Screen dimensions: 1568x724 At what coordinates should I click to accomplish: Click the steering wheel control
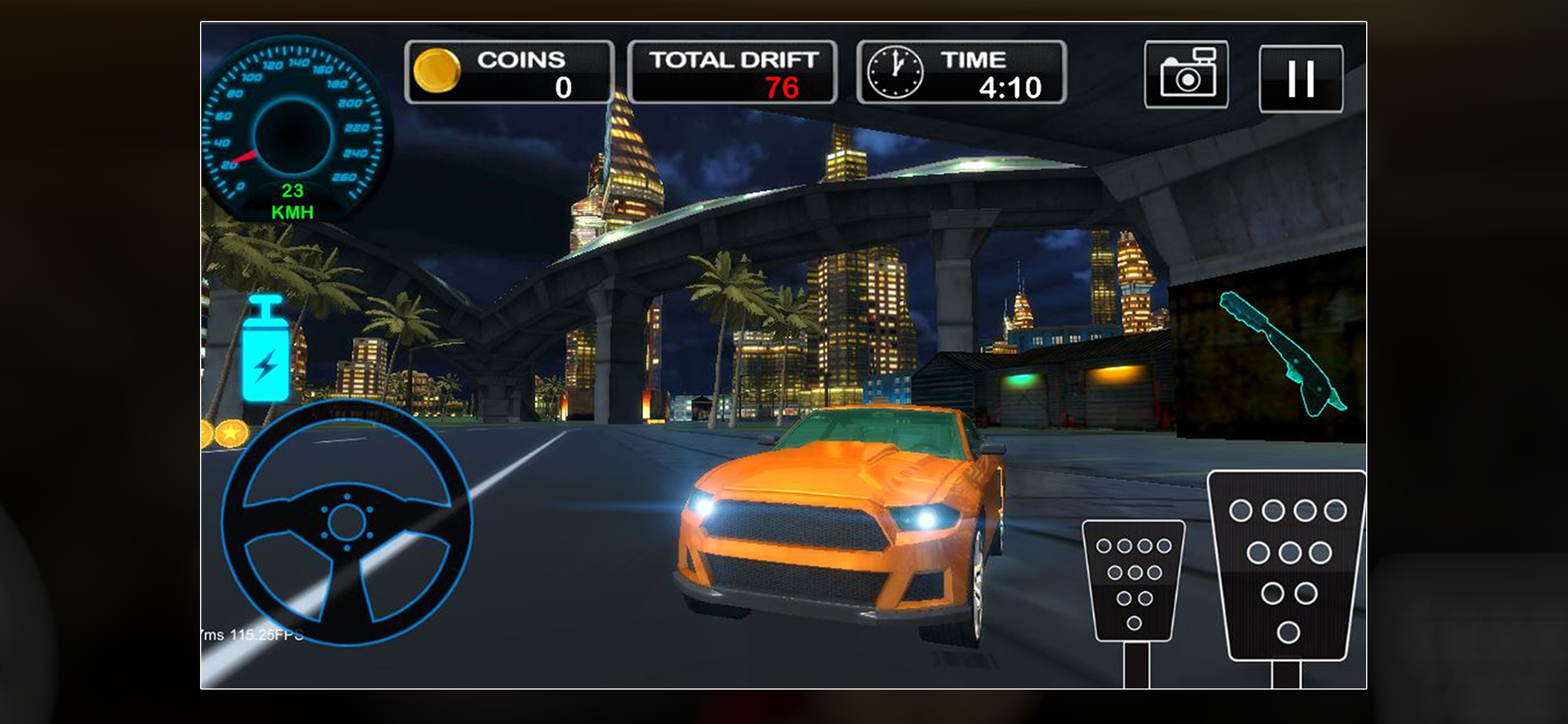point(346,522)
